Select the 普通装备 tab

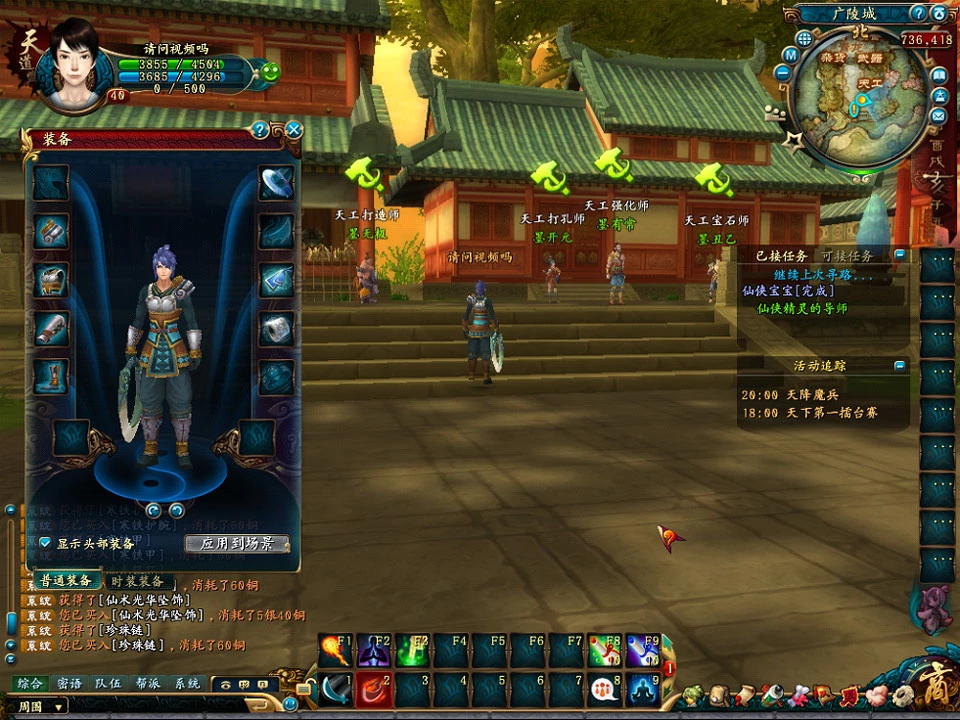[x=66, y=581]
